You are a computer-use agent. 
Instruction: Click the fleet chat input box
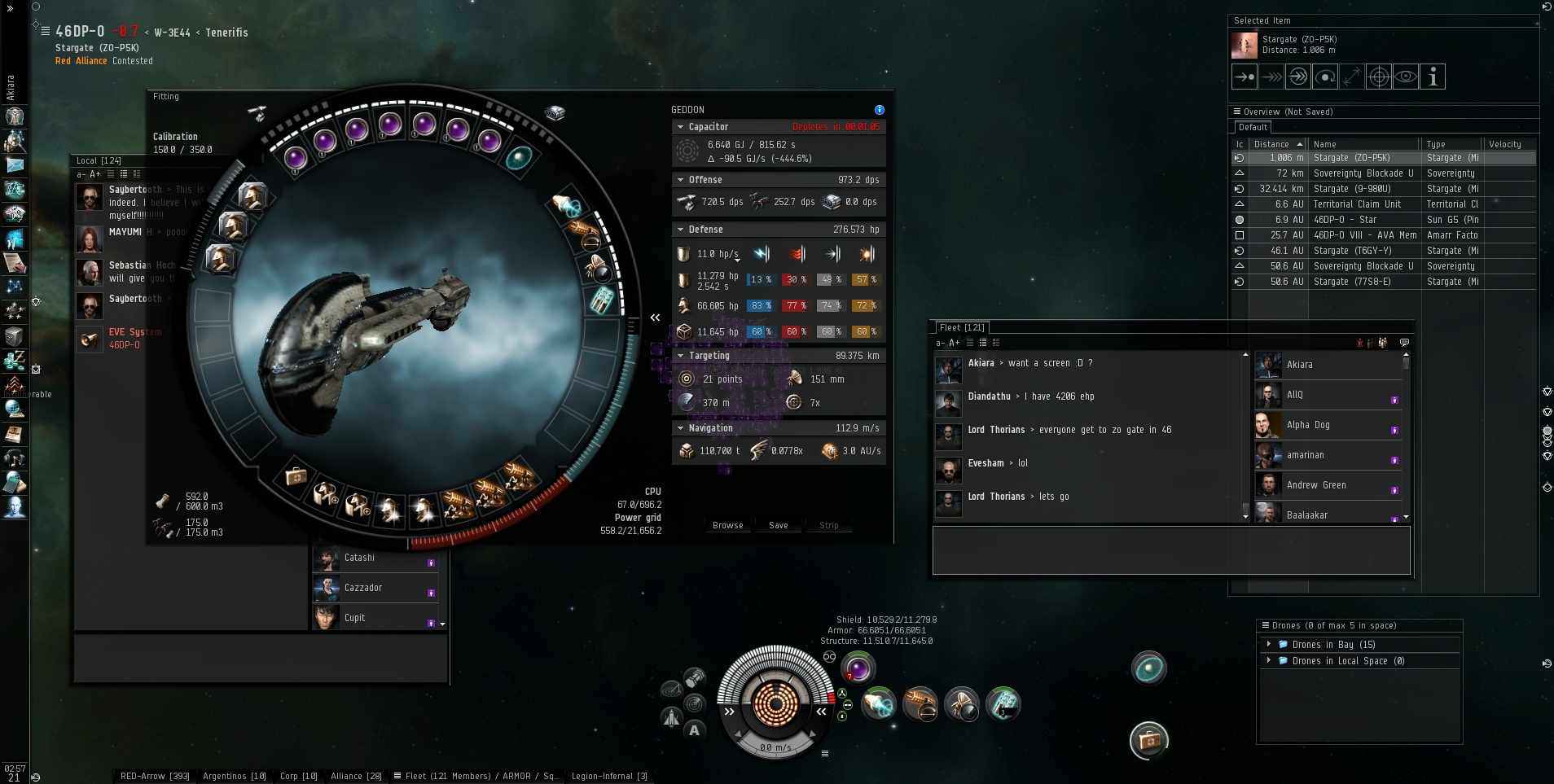click(1170, 550)
